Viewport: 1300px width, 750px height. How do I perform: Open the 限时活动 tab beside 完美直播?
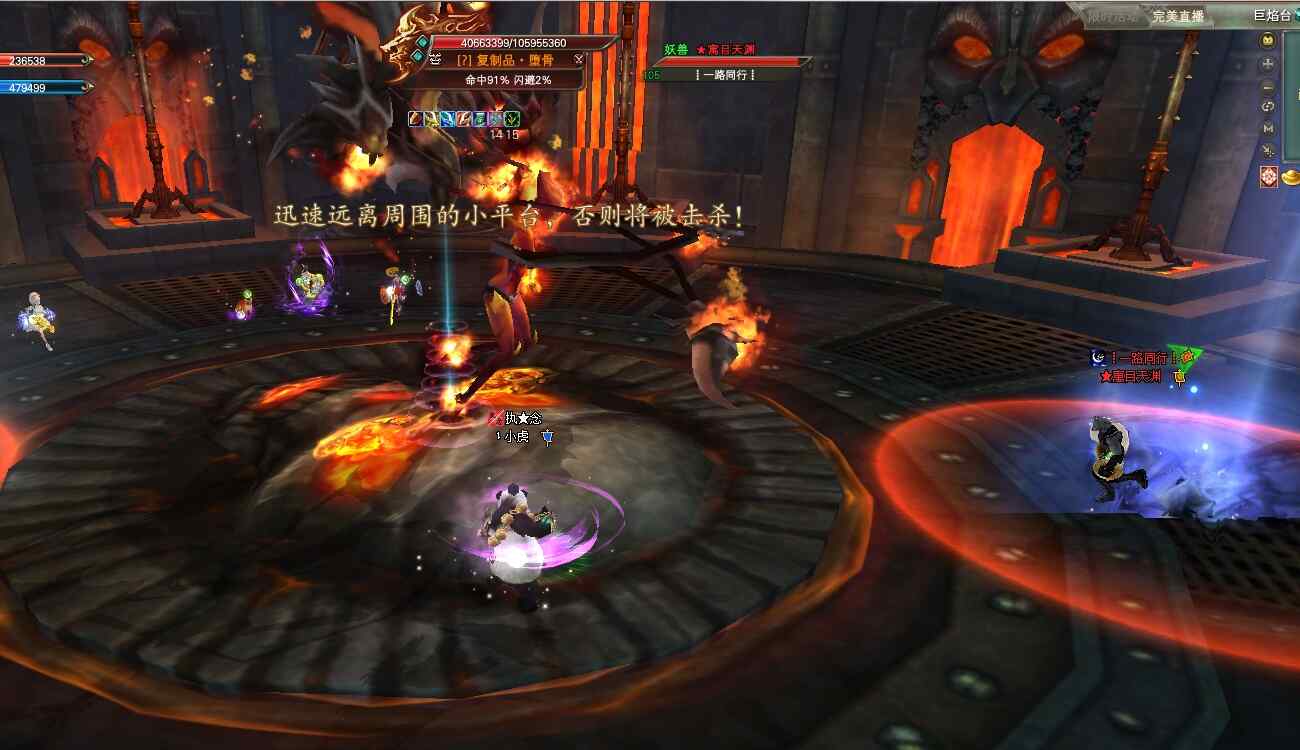pos(1113,16)
